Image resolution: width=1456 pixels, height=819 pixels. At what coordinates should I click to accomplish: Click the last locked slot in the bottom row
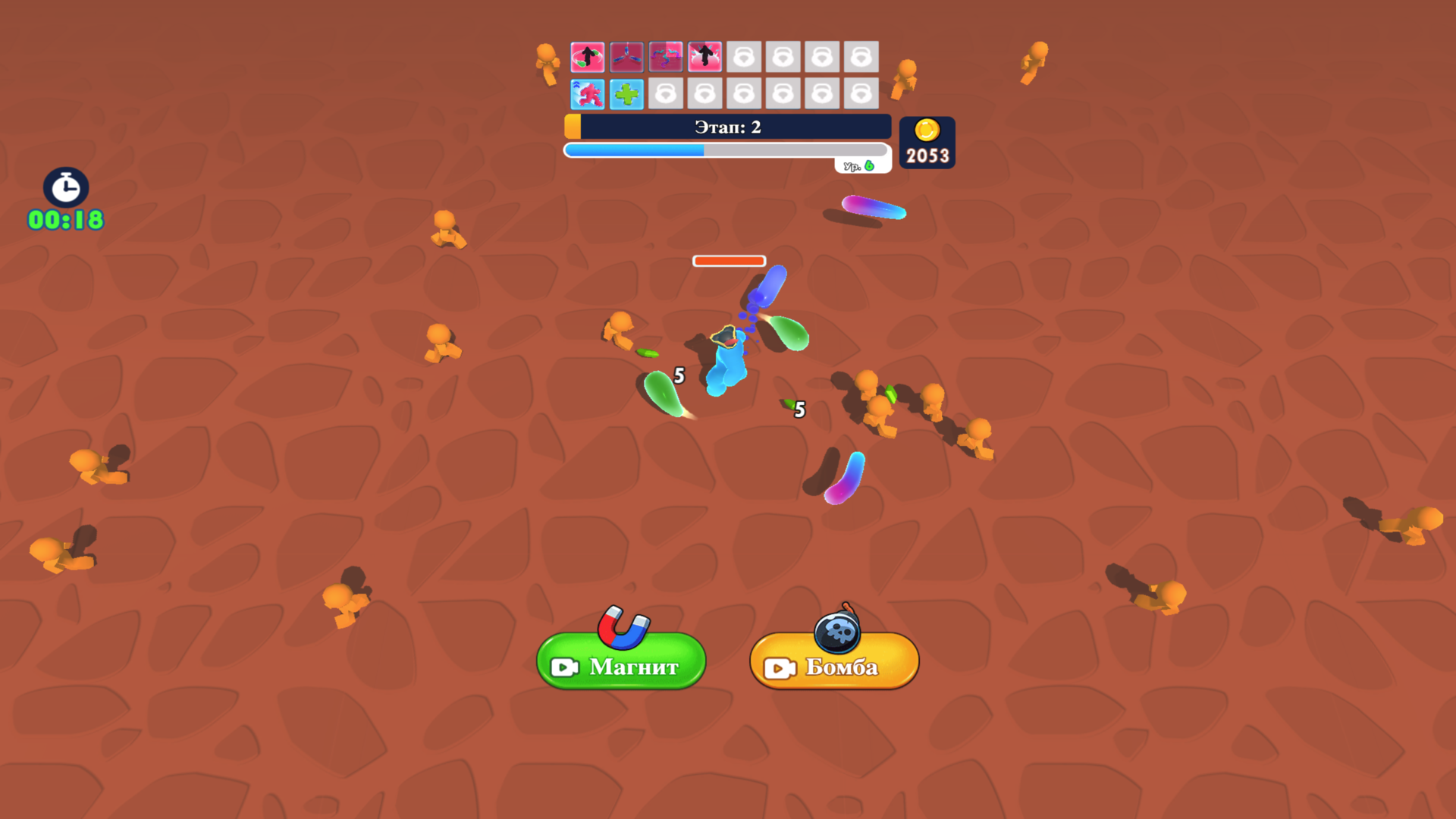tap(861, 93)
